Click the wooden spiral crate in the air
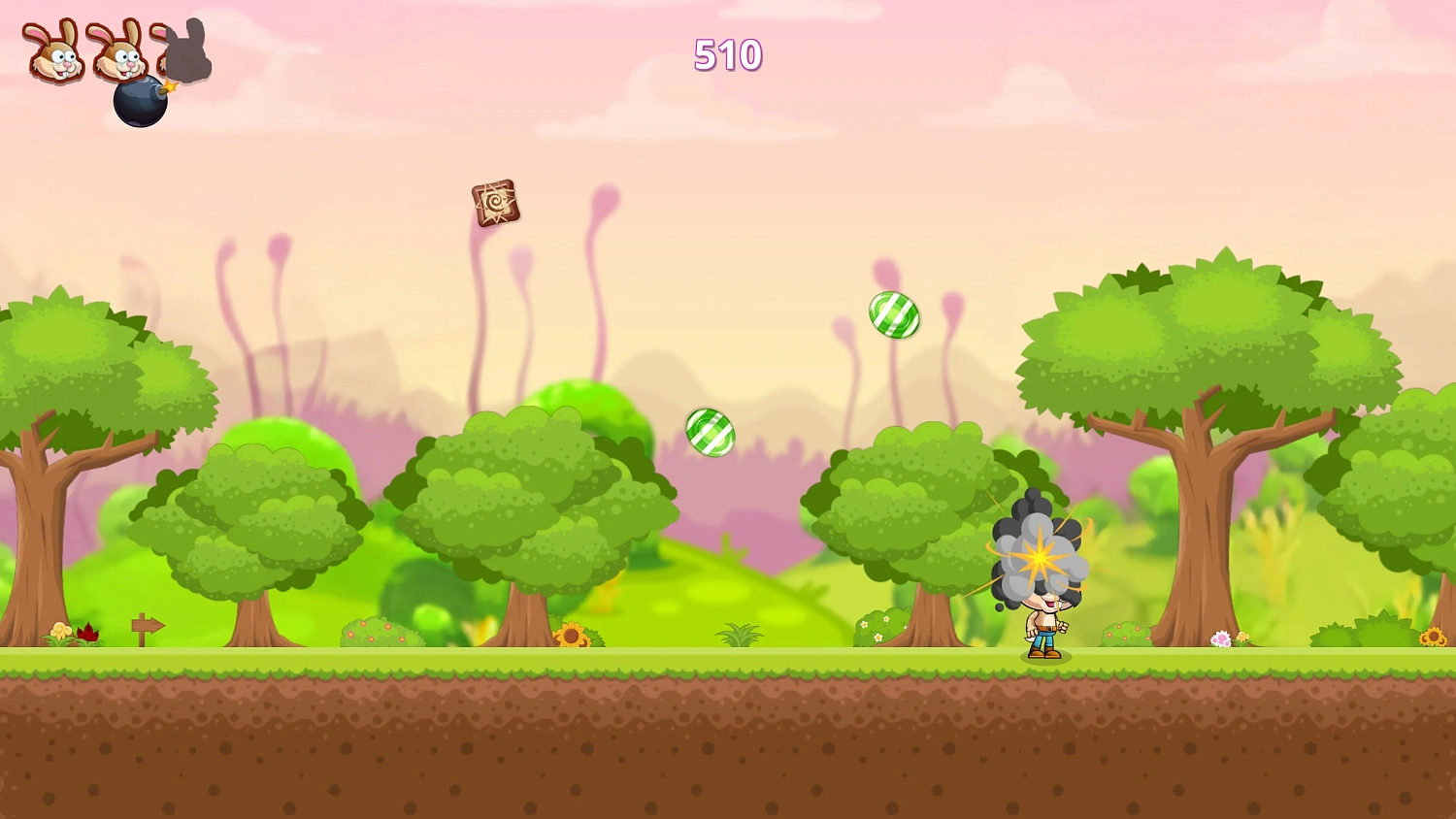Image resolution: width=1456 pixels, height=819 pixels. point(495,204)
